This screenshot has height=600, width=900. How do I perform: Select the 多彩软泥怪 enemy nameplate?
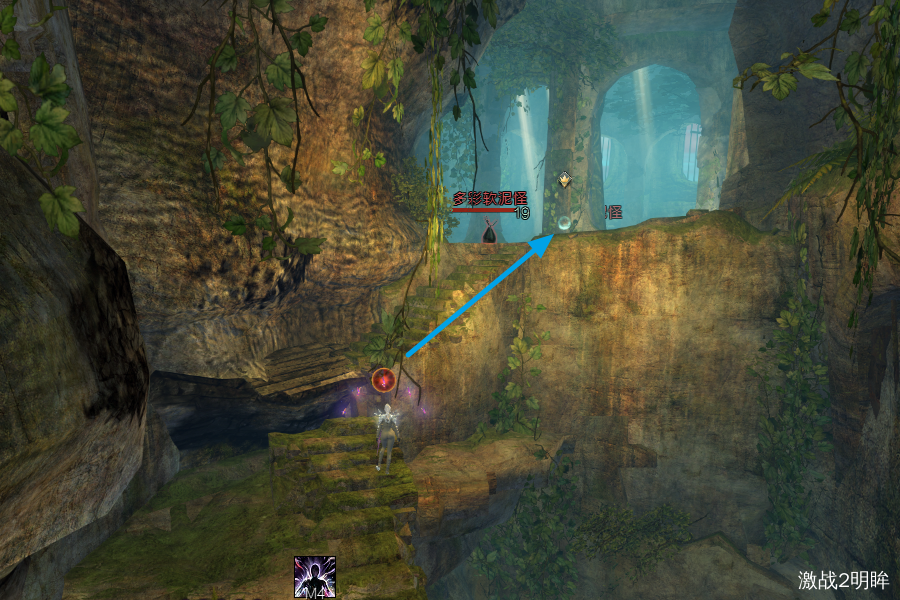click(x=489, y=199)
